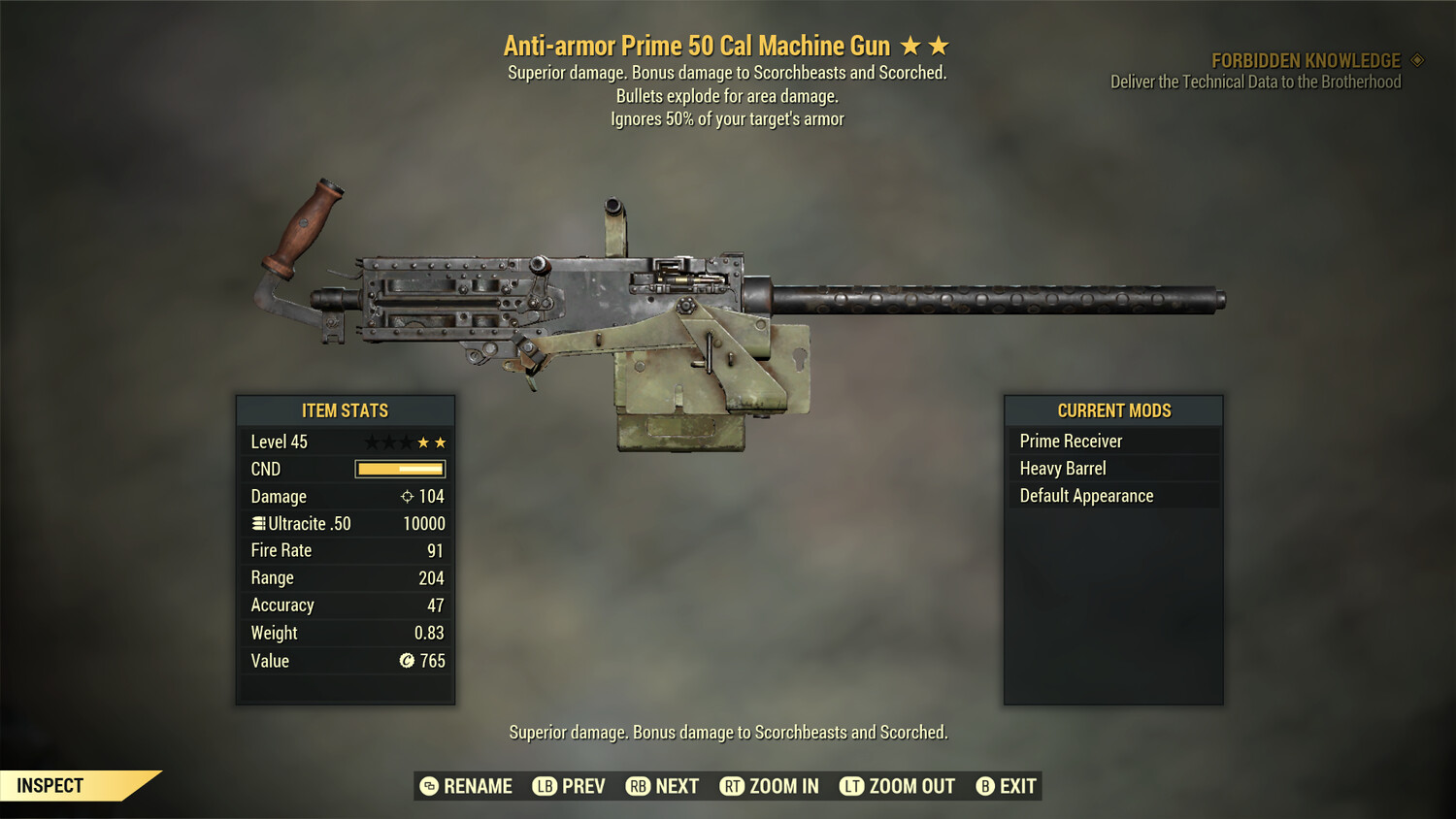
Task: Click the LB button icon for PREV
Action: 546,786
